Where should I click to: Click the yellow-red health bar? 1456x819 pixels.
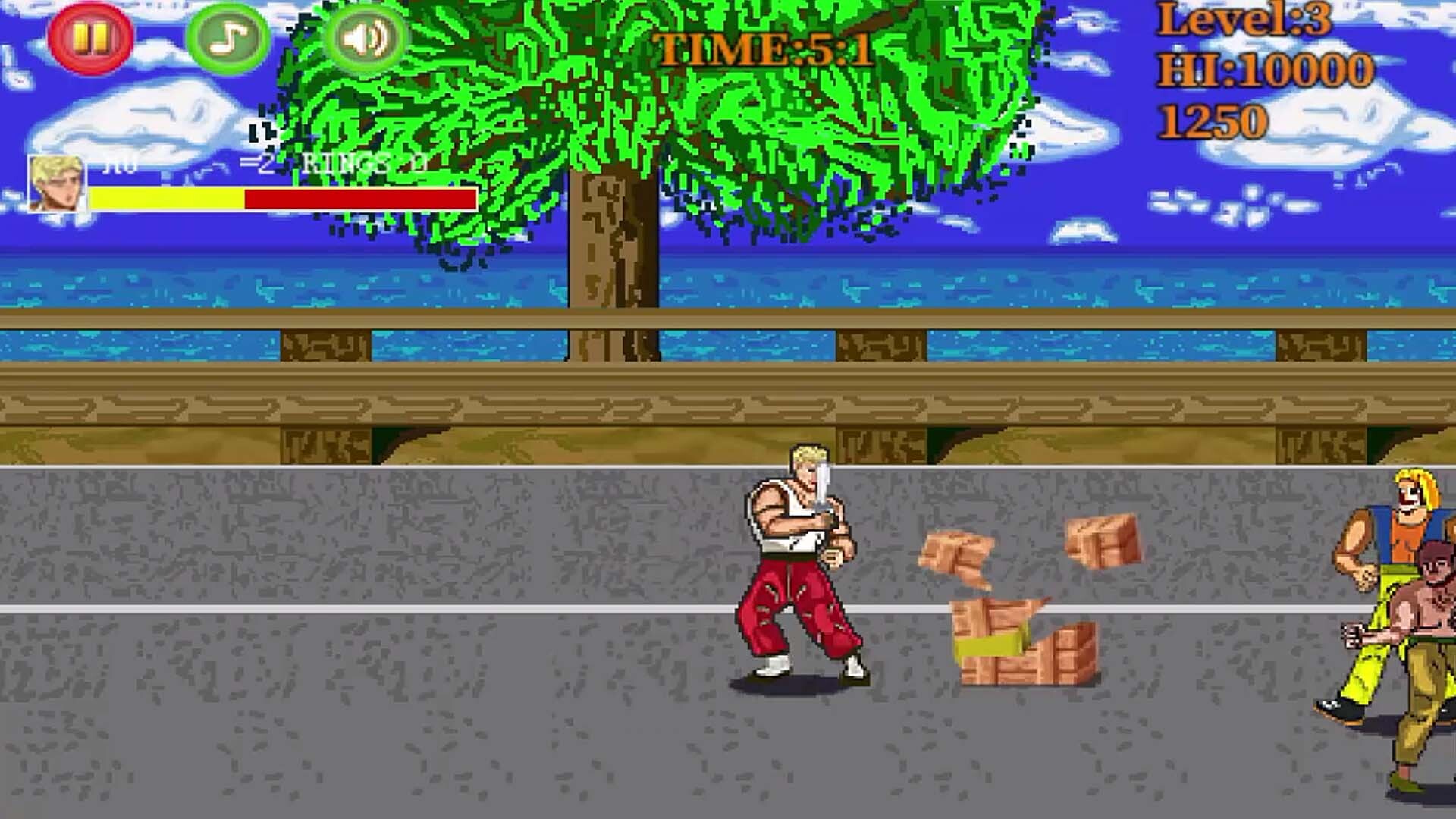tap(281, 199)
